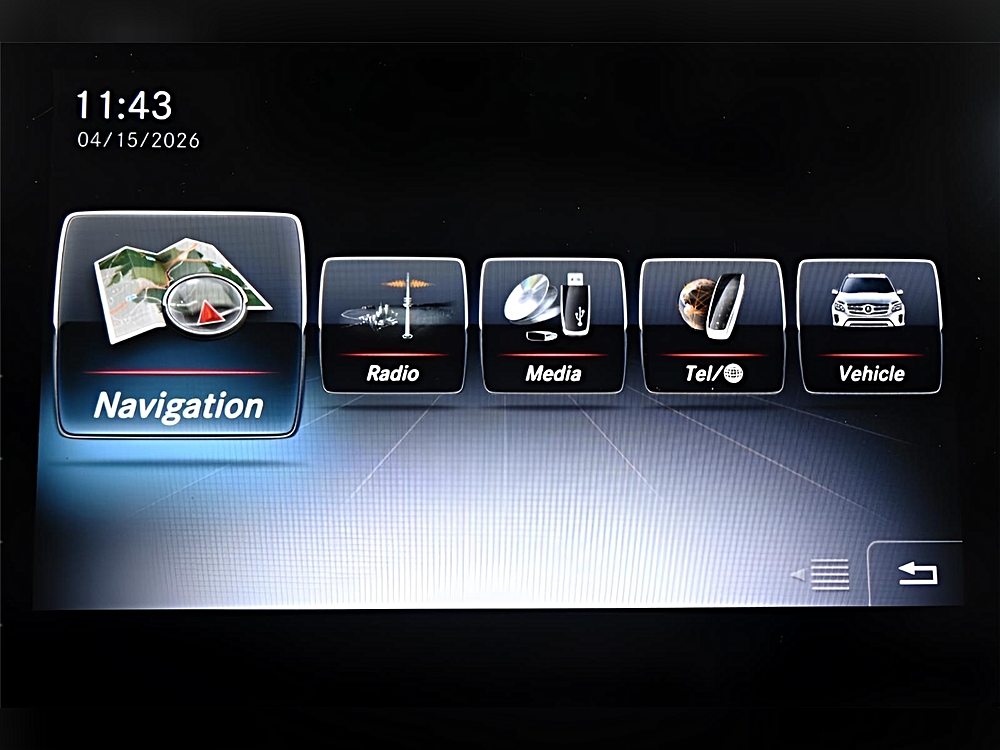This screenshot has width=1000, height=750.
Task: Select the Radio menu tile
Action: [393, 325]
